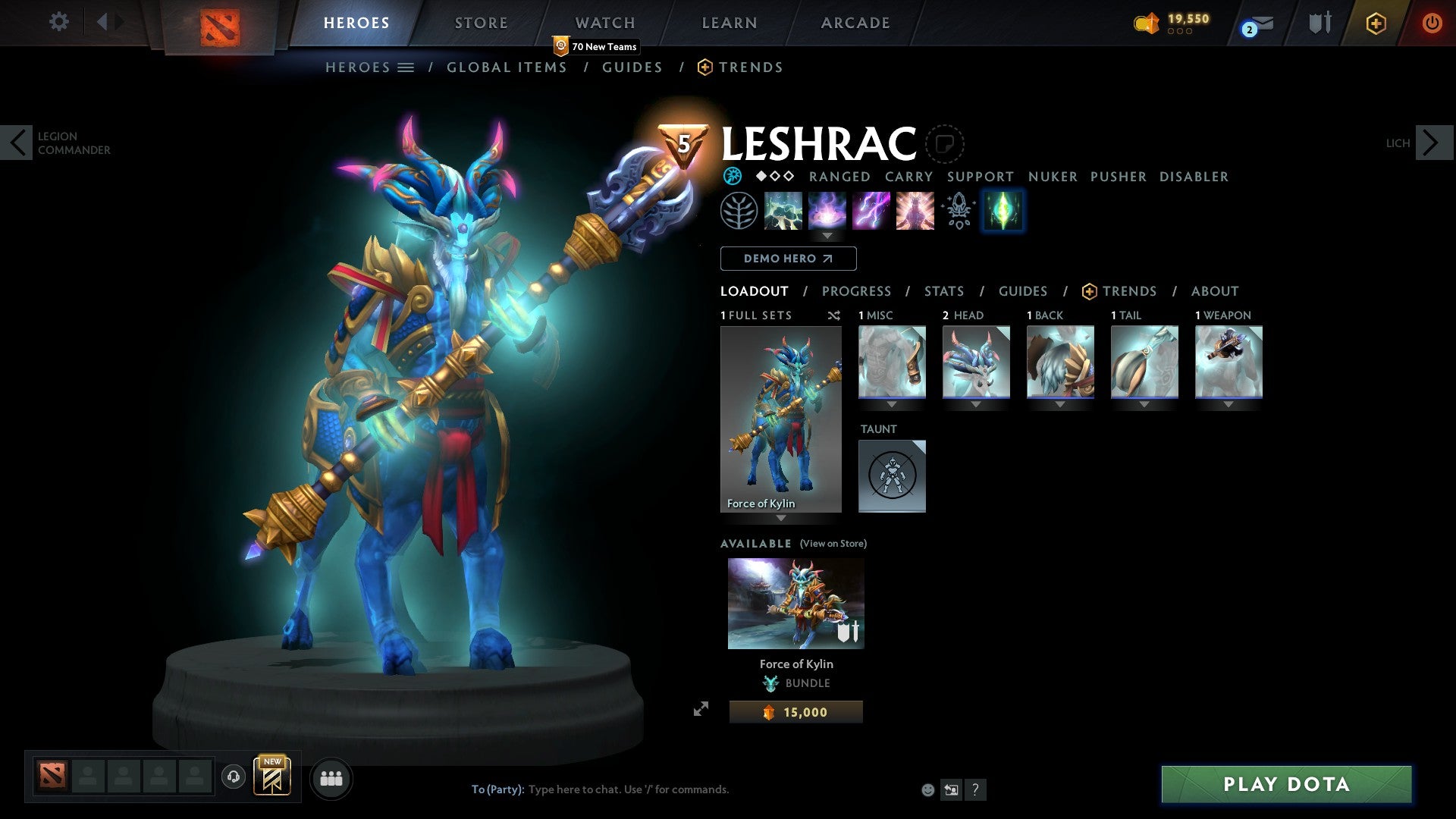Toggle the taunt slot item
The height and width of the screenshot is (819, 1456).
tap(892, 476)
